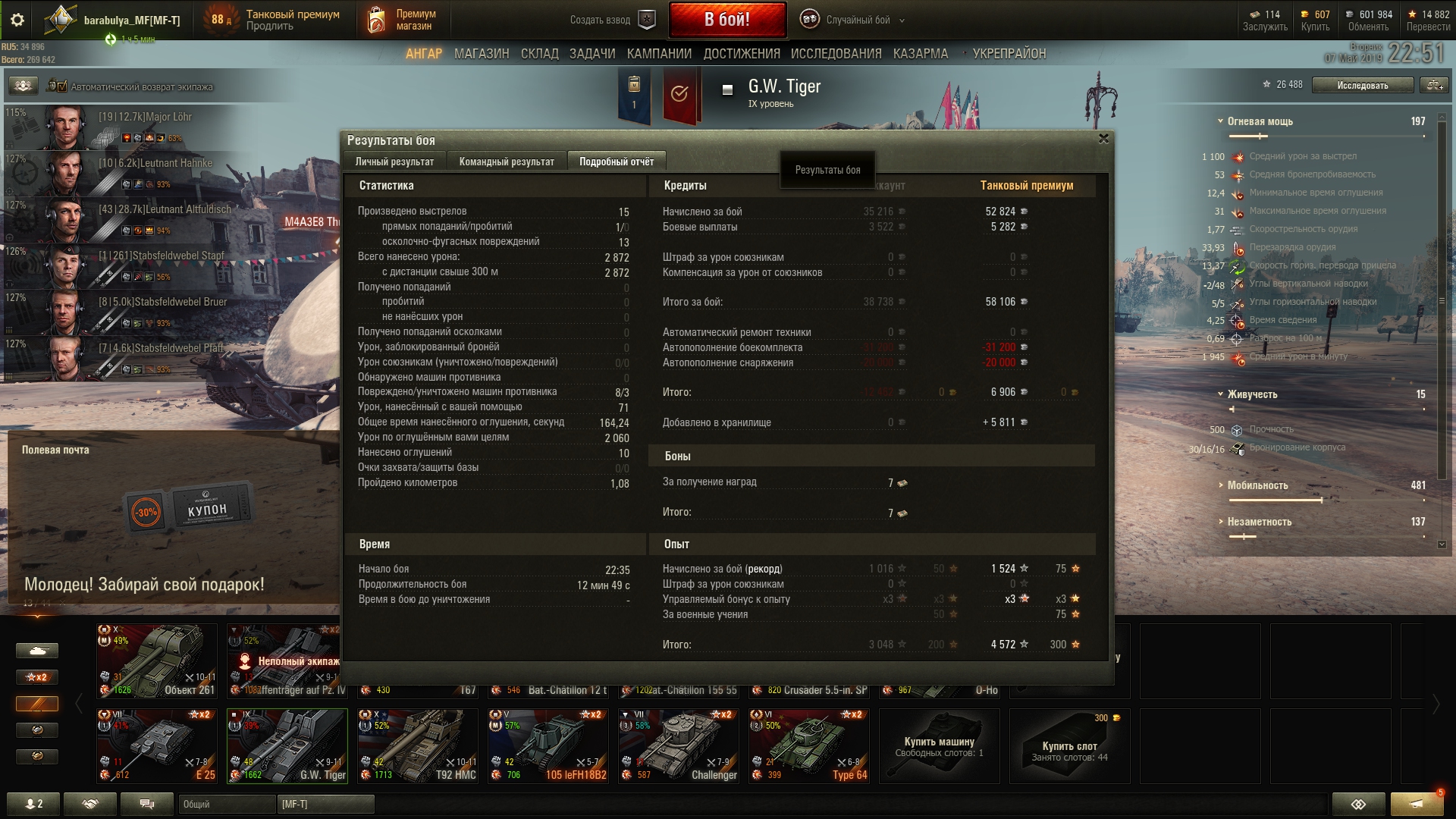Click the Создать взвод button
This screenshot has height=819, width=1456.
(611, 20)
